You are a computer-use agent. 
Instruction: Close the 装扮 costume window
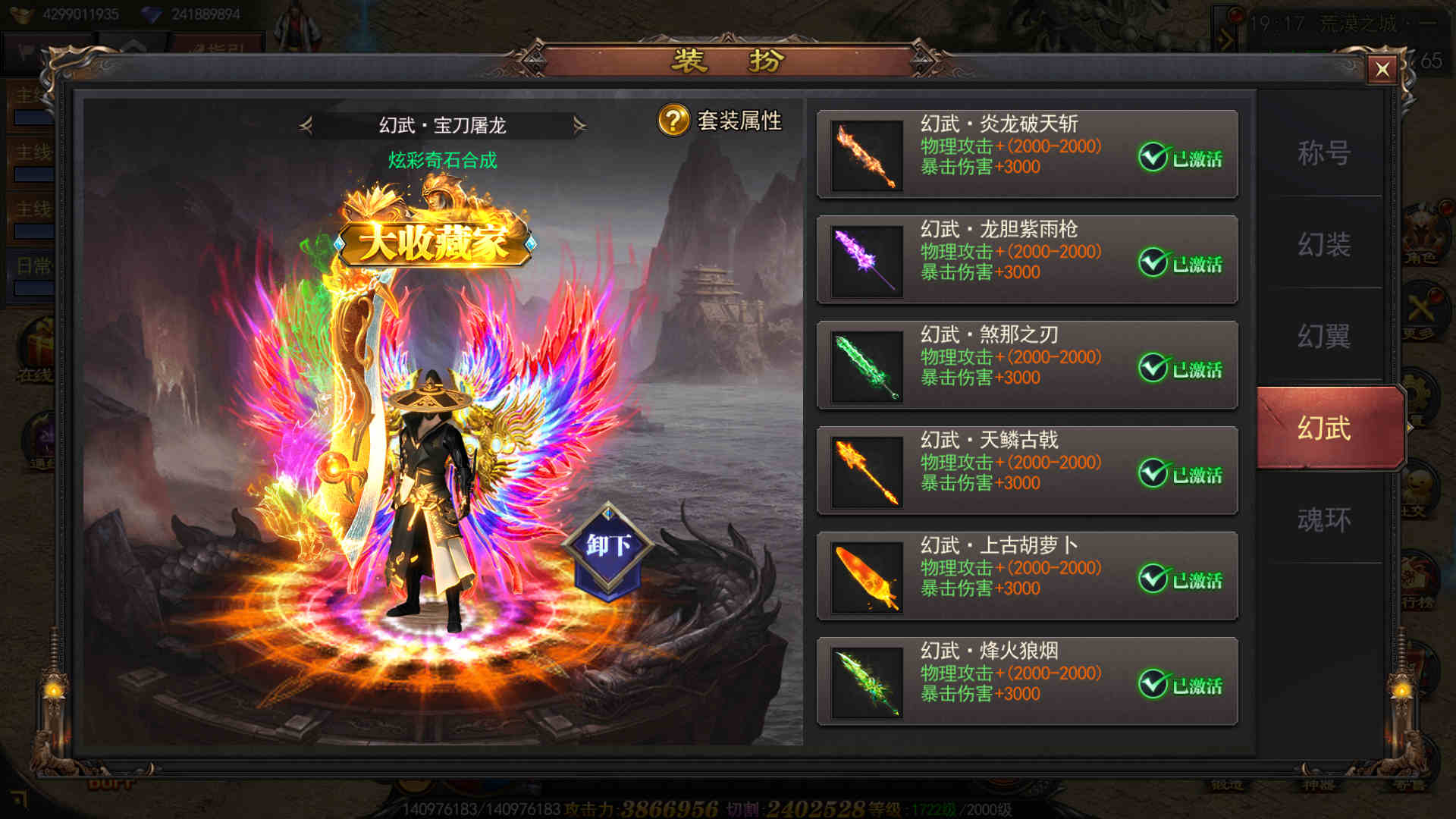point(1382,70)
